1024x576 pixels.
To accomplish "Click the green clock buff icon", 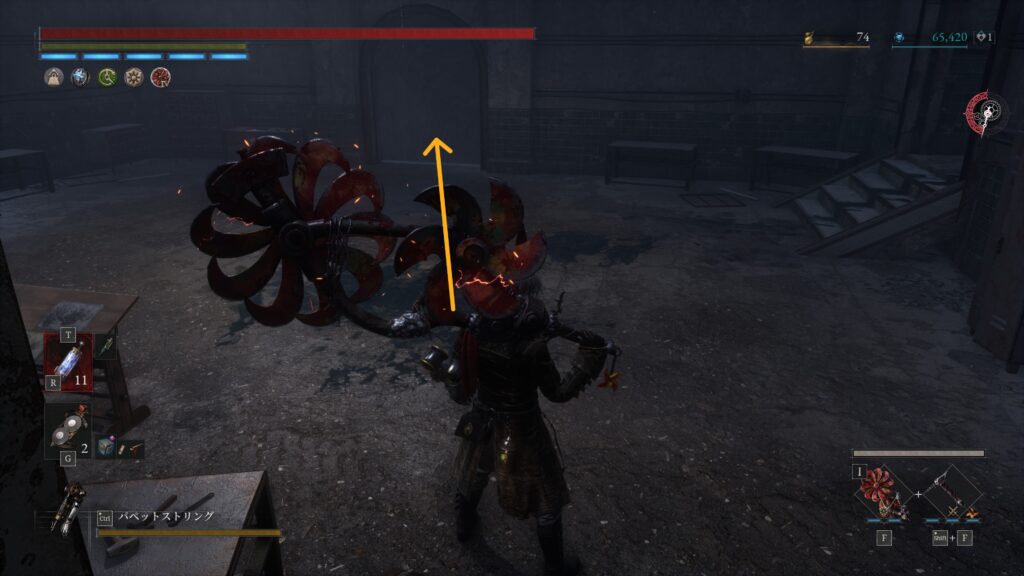I will [107, 77].
